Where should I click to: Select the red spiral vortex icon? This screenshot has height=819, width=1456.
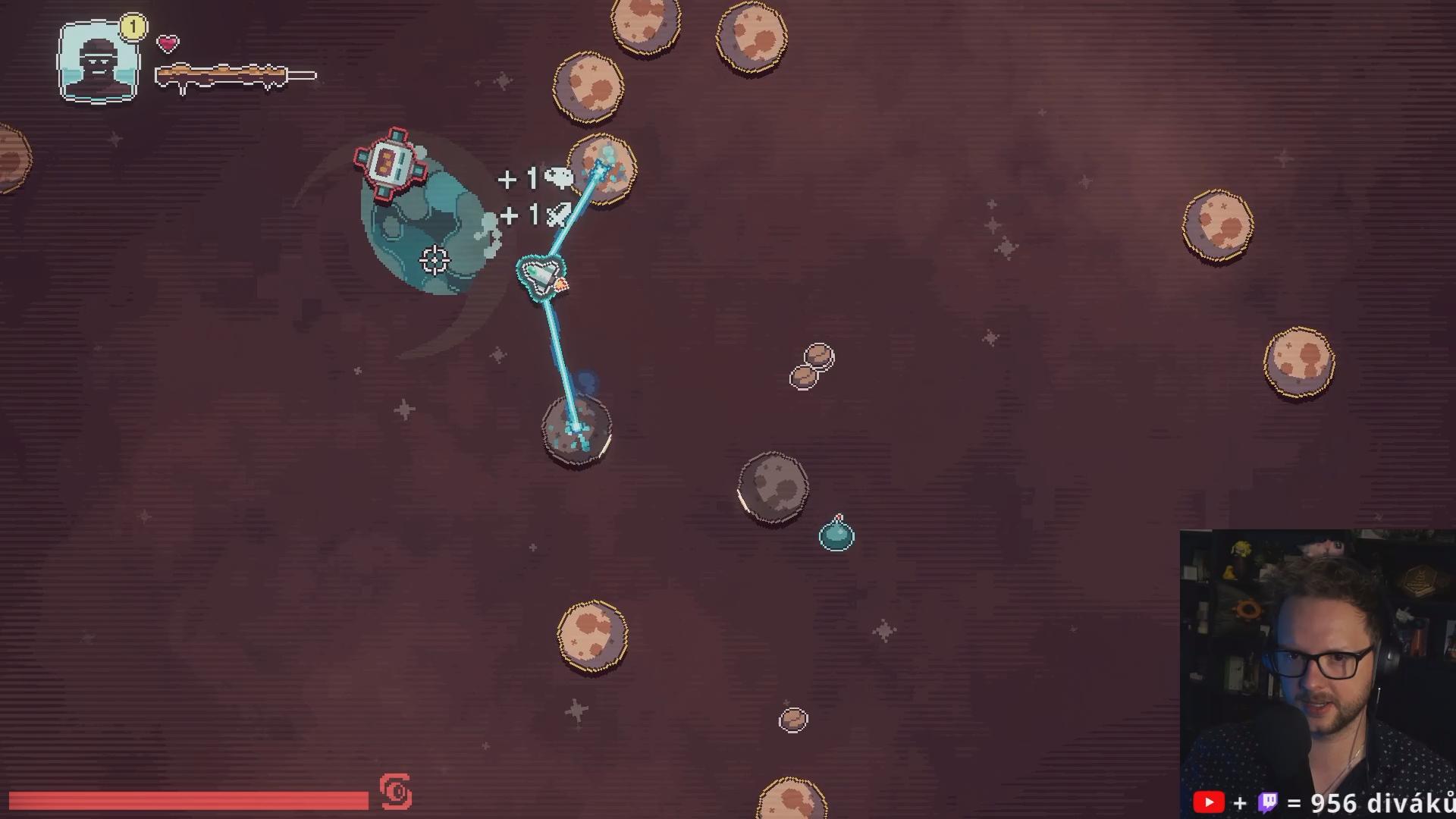point(396,792)
